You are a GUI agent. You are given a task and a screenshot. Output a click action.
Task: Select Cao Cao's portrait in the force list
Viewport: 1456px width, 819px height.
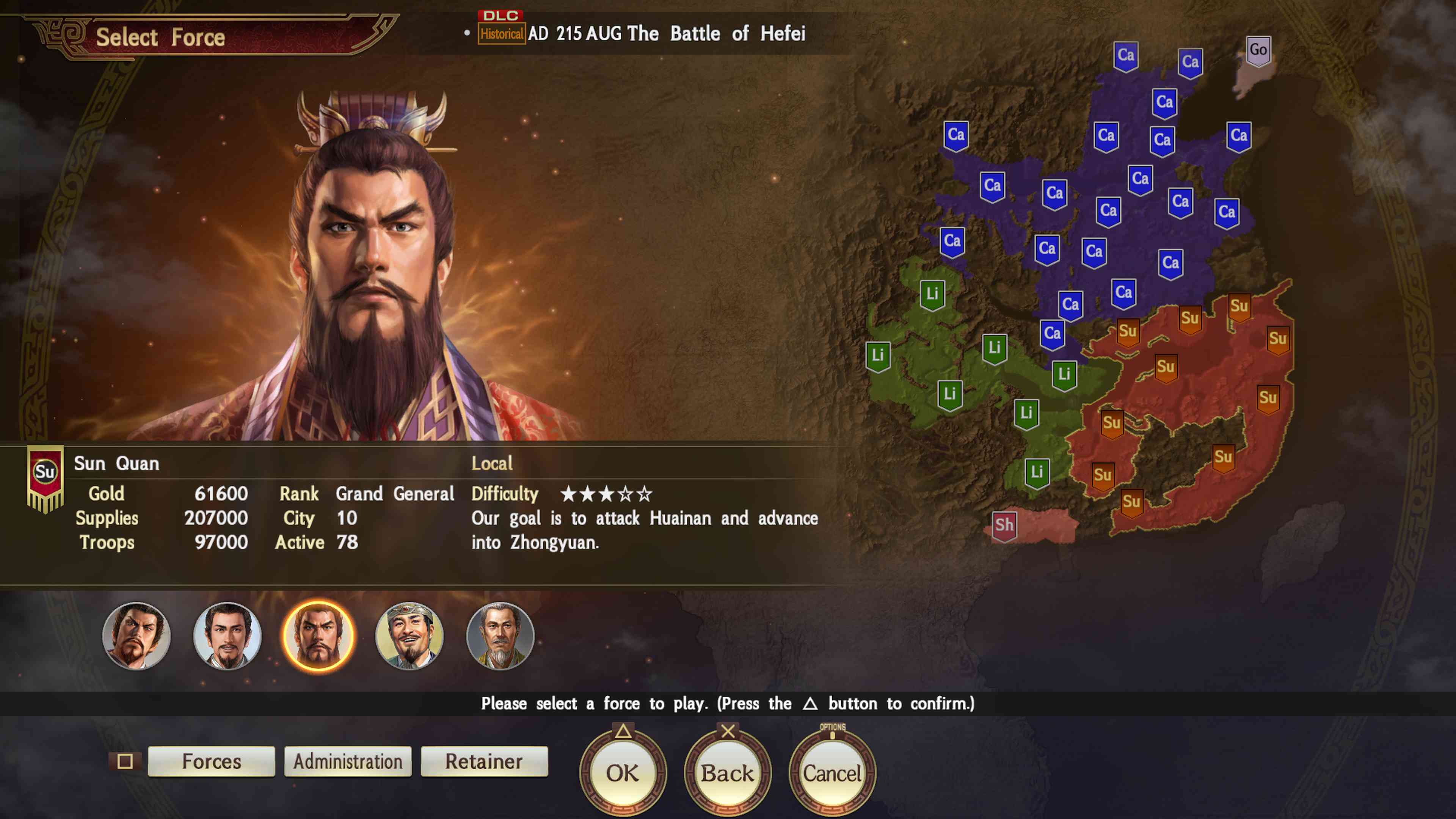(x=137, y=636)
